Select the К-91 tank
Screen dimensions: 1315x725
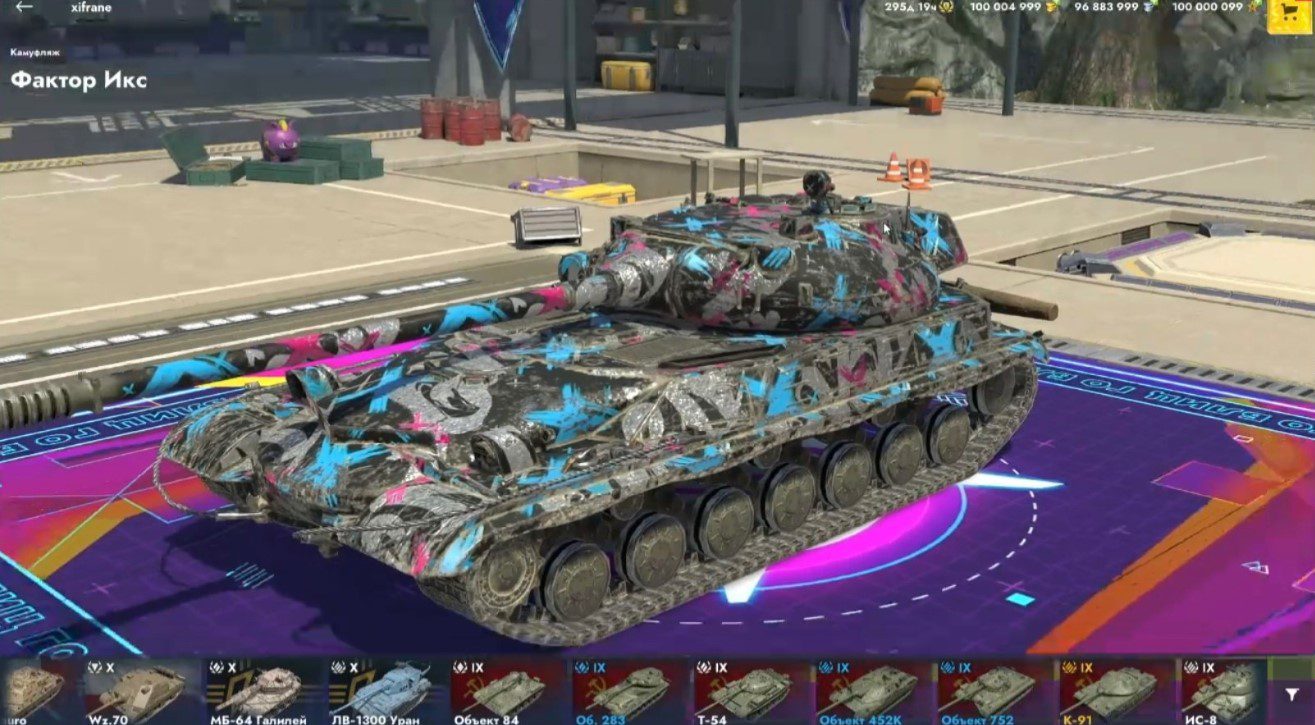click(1118, 691)
